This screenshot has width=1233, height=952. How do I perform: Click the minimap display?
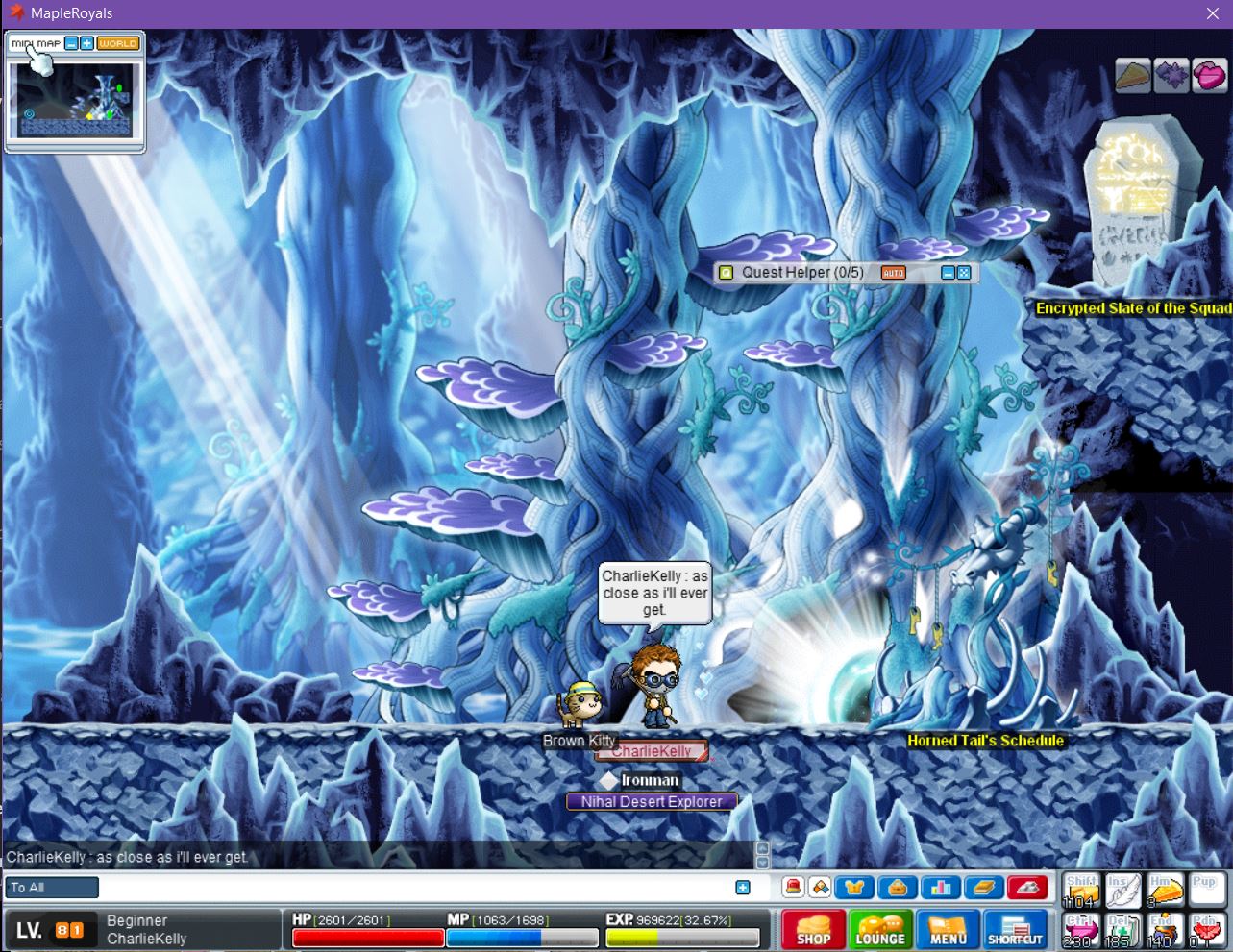(73, 100)
